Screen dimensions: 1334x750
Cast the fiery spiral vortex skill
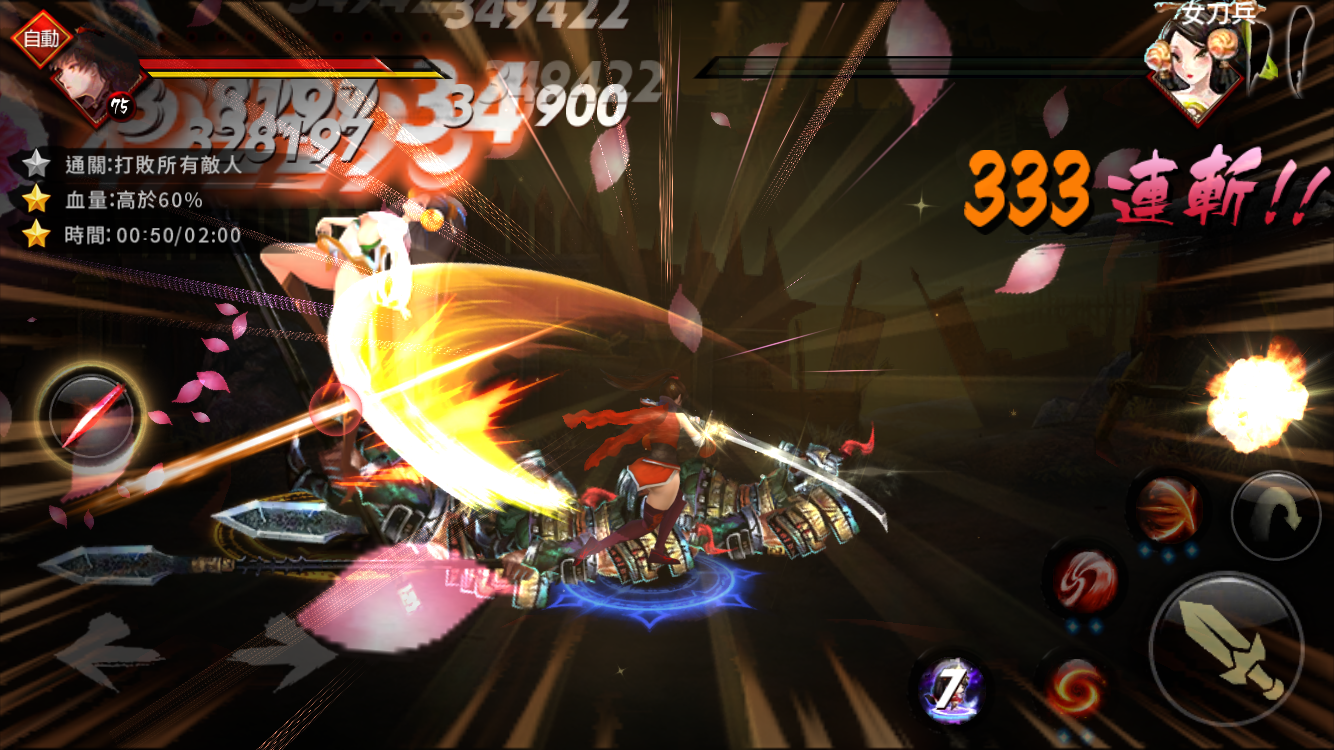click(x=1076, y=690)
